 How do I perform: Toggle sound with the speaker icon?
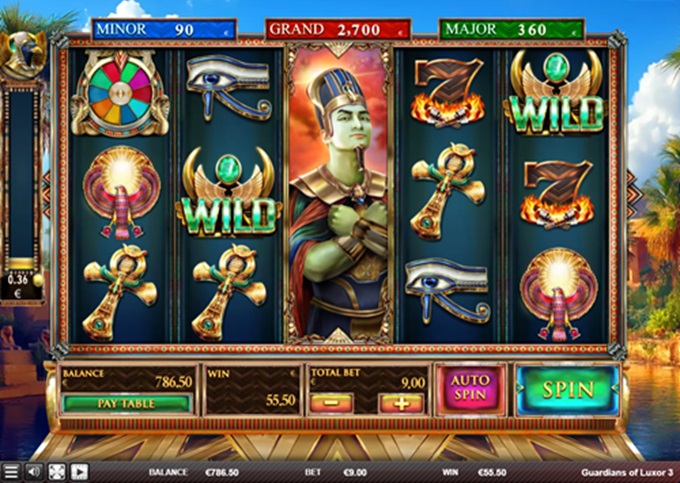click(x=34, y=472)
